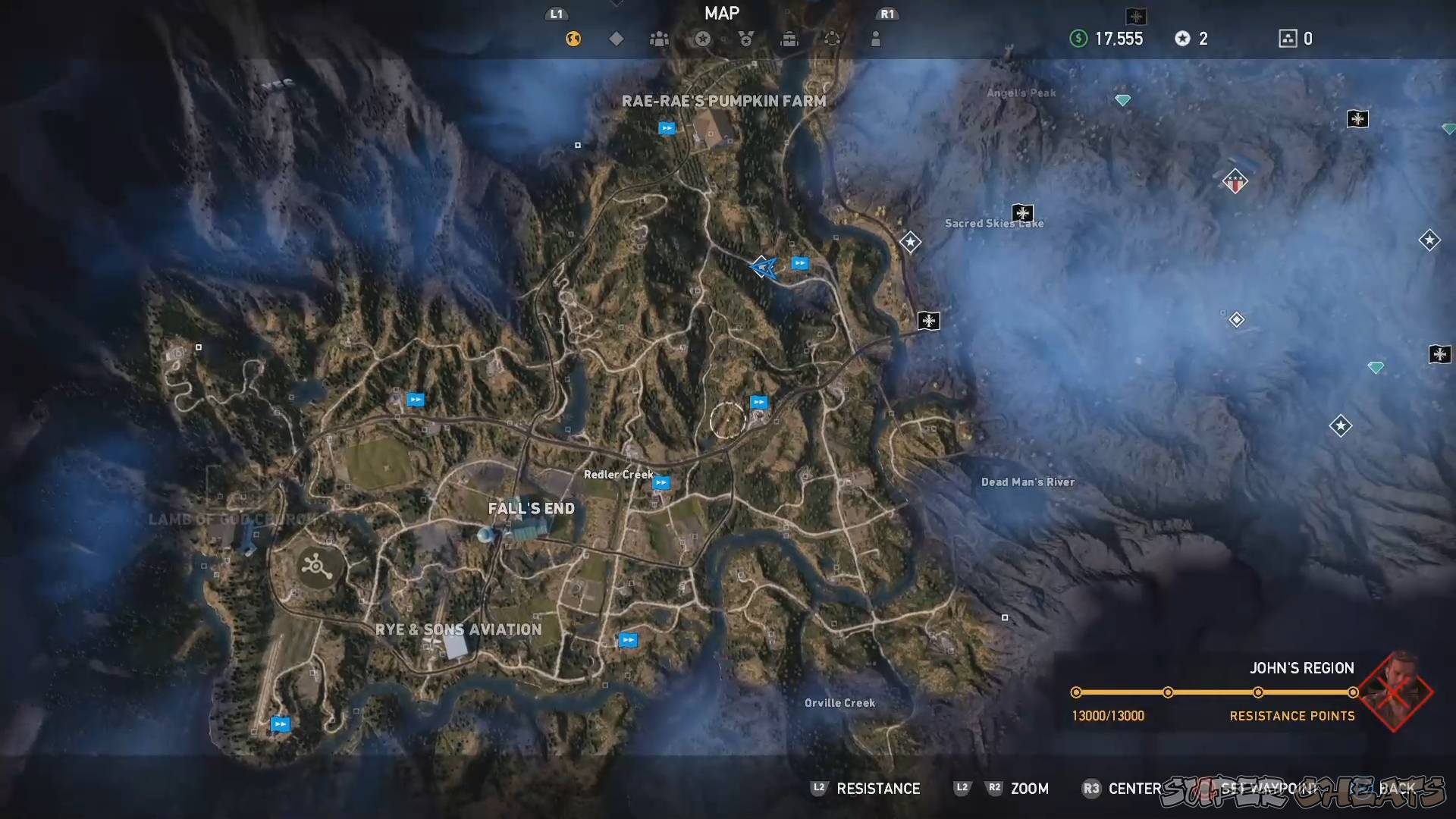Open the co-op circle icon

point(832,39)
